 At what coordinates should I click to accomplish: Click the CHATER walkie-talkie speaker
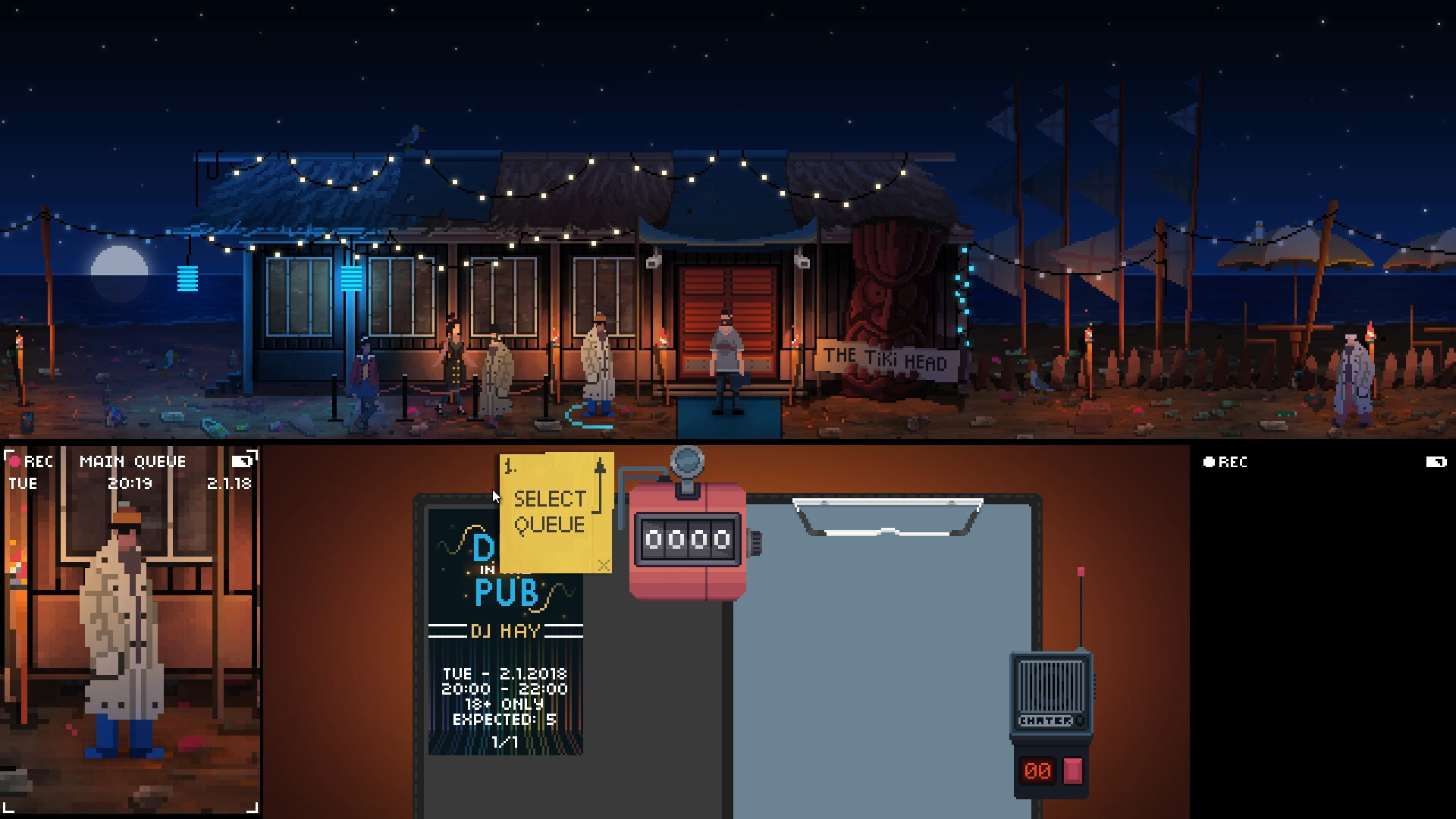coord(1050,686)
